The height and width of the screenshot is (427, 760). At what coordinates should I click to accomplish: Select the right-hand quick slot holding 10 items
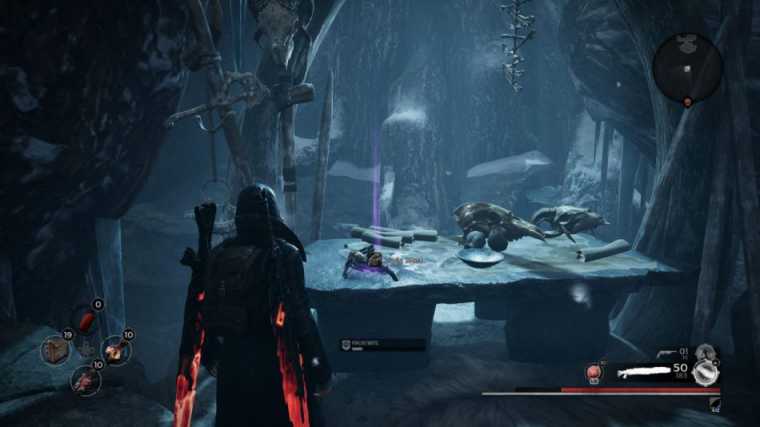(116, 349)
